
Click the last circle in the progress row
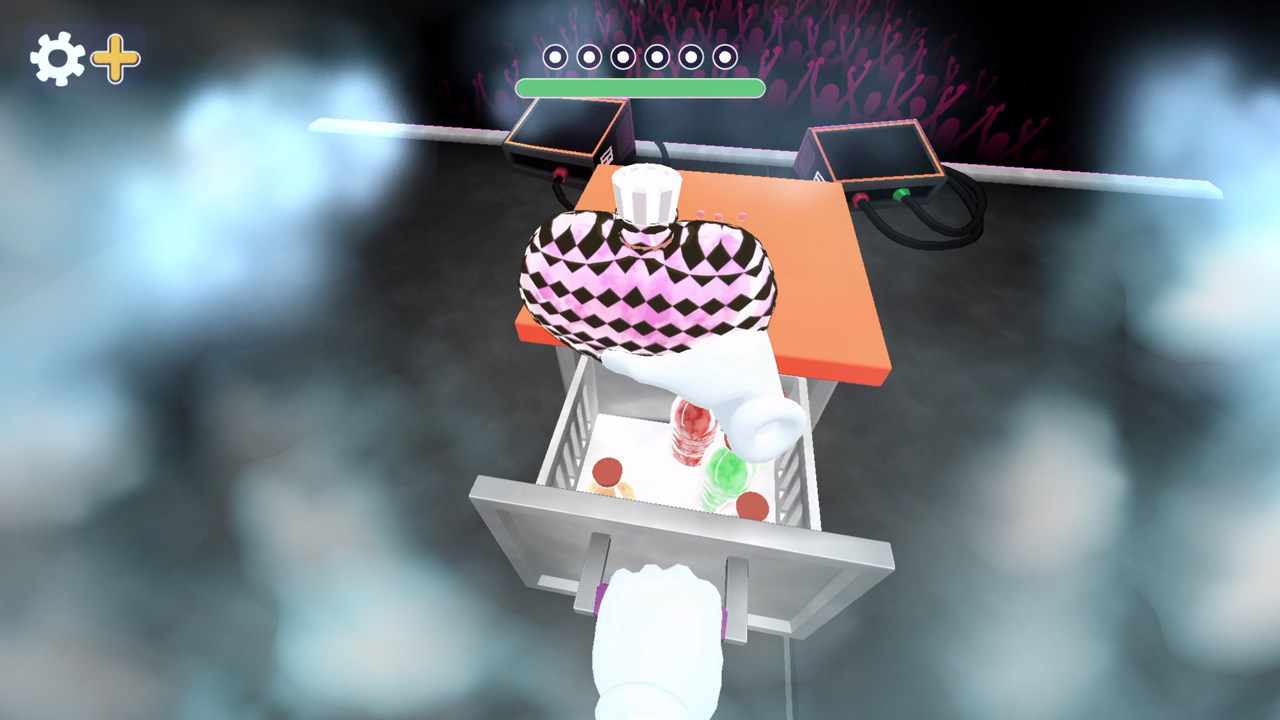point(724,57)
